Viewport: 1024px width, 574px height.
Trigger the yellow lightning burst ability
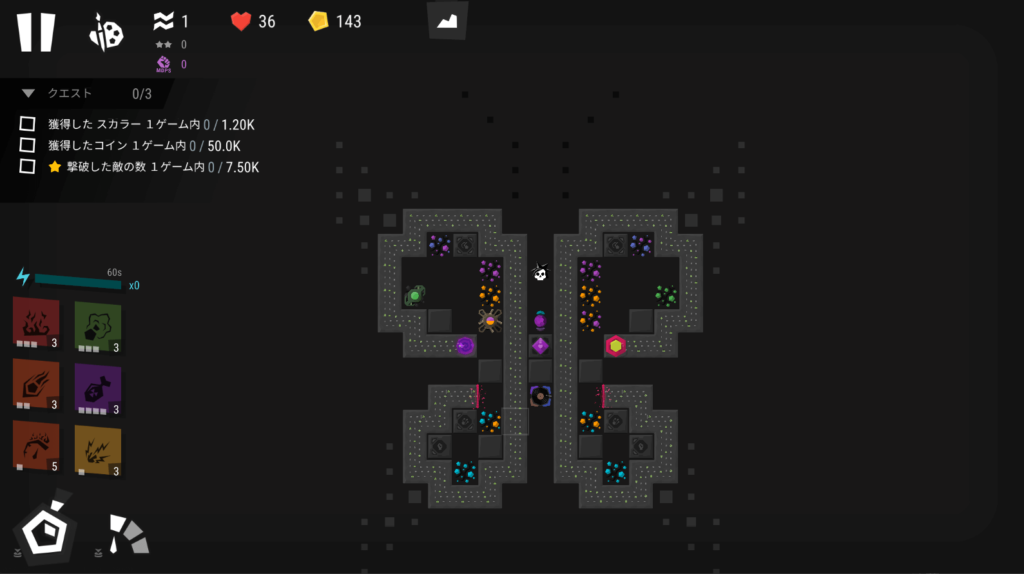tap(97, 450)
